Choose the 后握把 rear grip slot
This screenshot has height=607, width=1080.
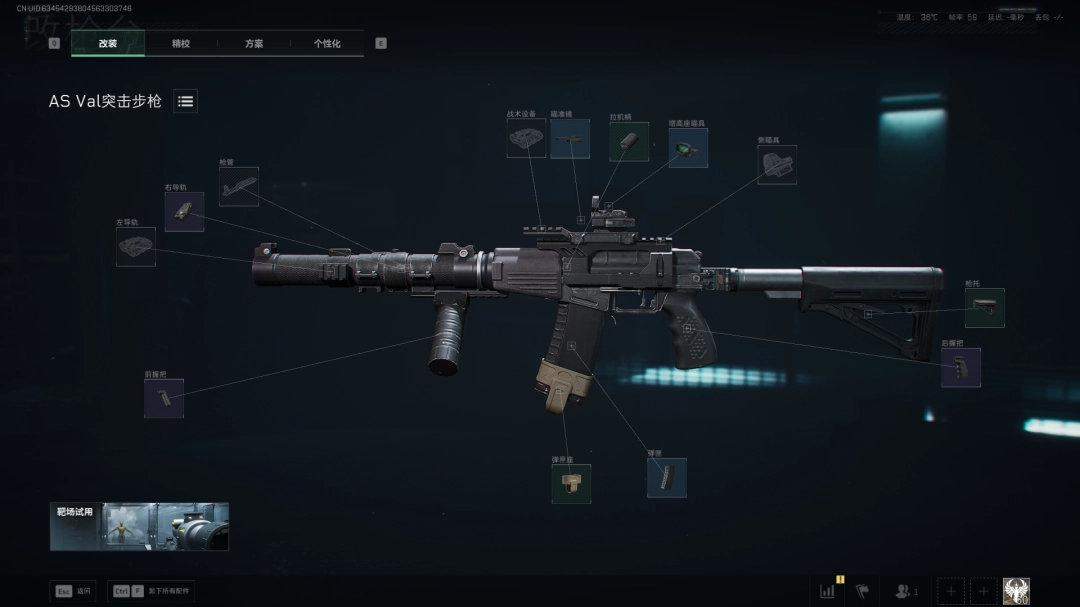pyautogui.click(x=960, y=367)
